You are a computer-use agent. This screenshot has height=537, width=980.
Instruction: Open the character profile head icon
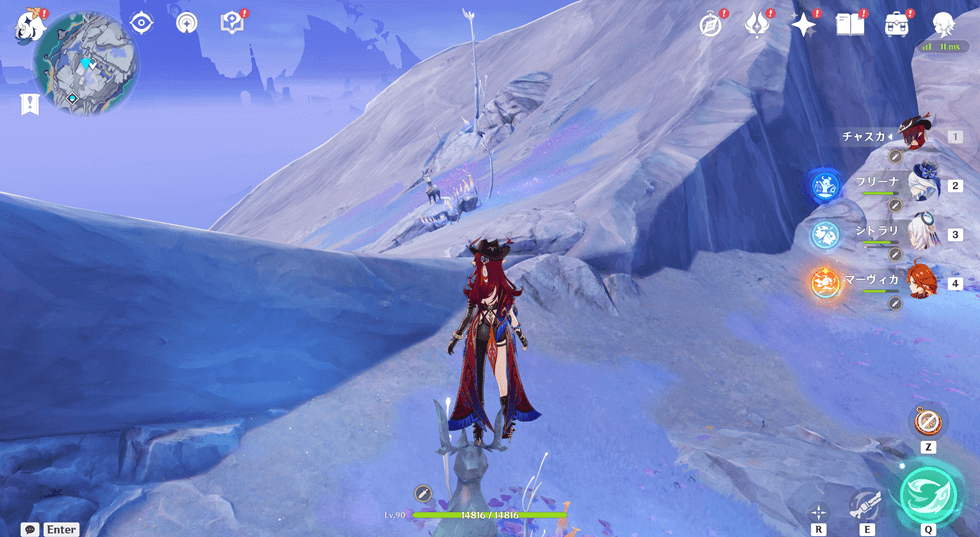click(943, 25)
